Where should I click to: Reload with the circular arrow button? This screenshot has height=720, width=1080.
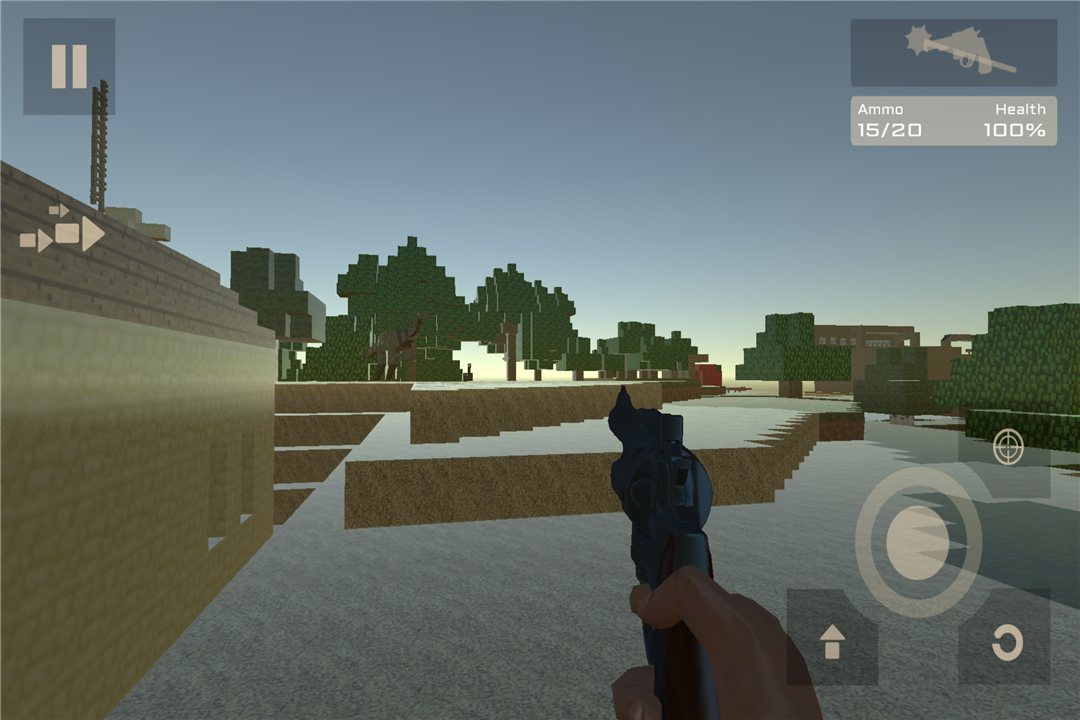(x=1005, y=640)
